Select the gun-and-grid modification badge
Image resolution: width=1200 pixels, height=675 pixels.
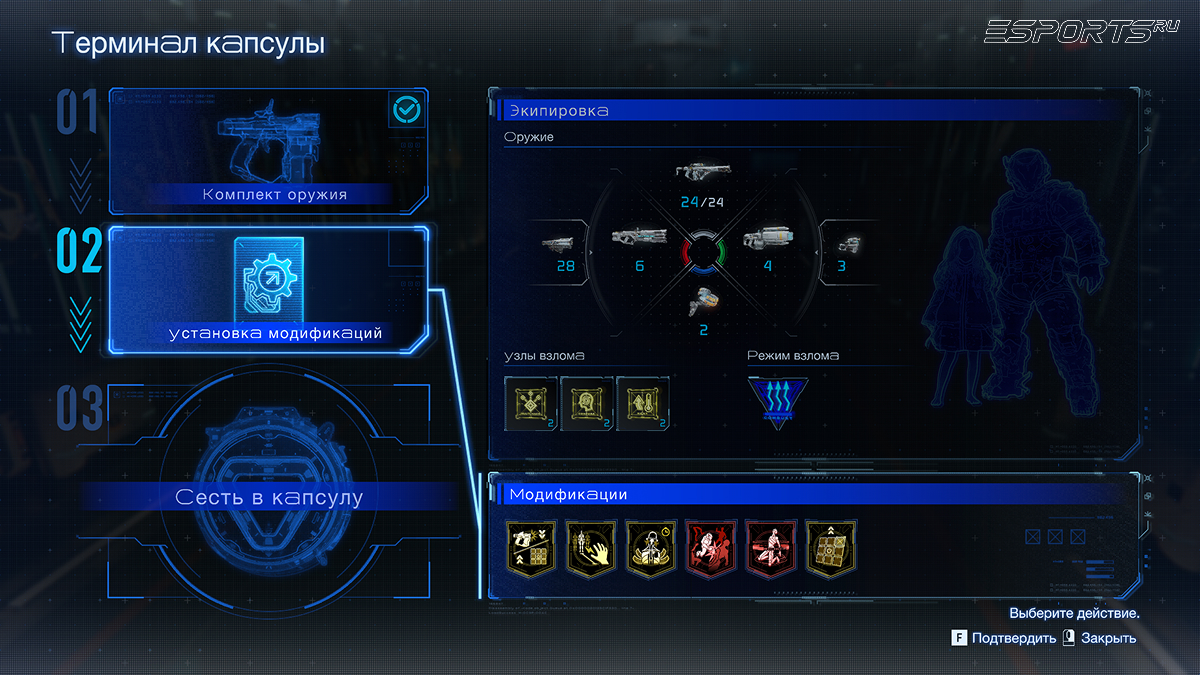tap(531, 547)
